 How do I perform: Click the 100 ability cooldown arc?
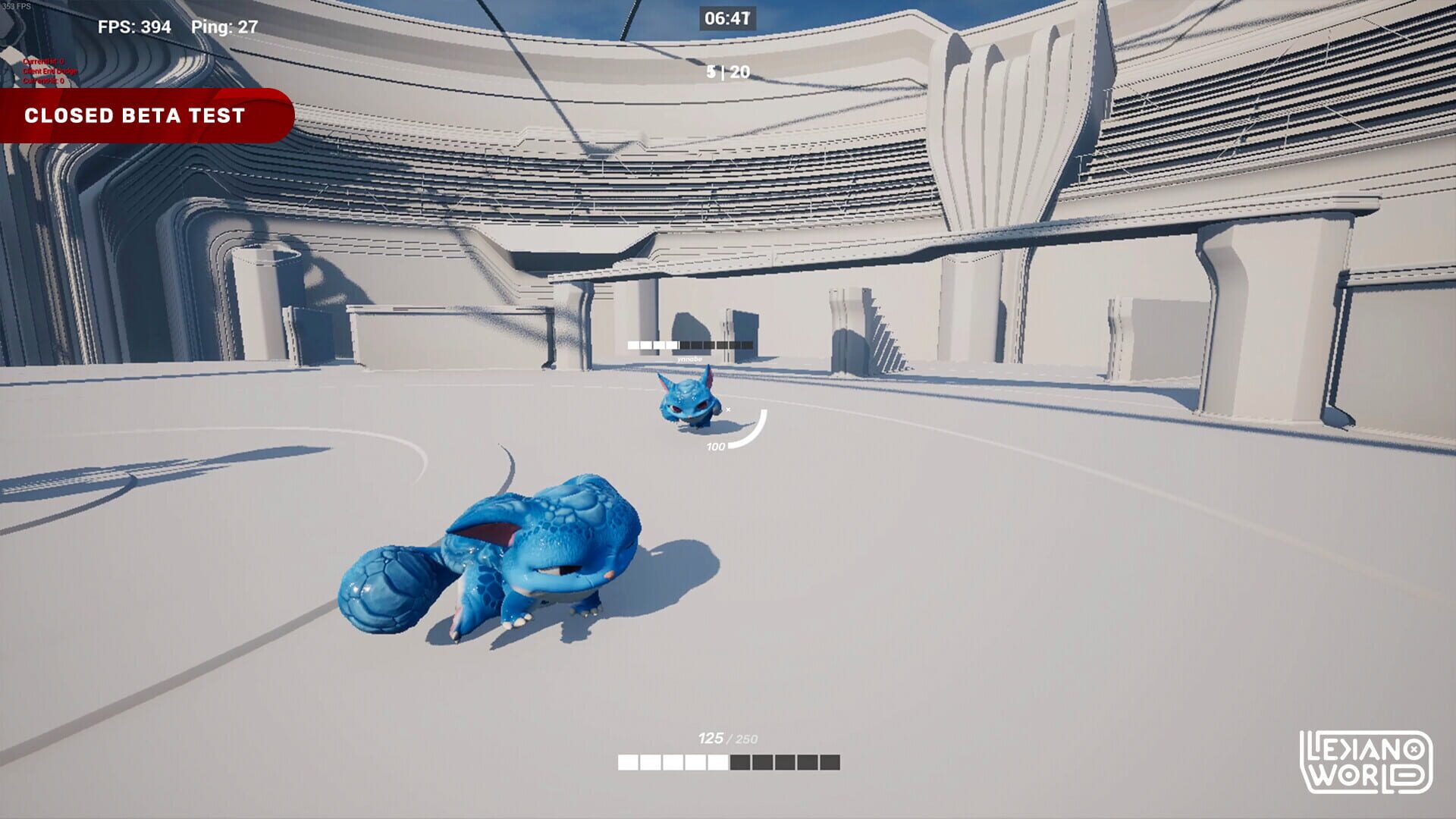click(x=747, y=432)
